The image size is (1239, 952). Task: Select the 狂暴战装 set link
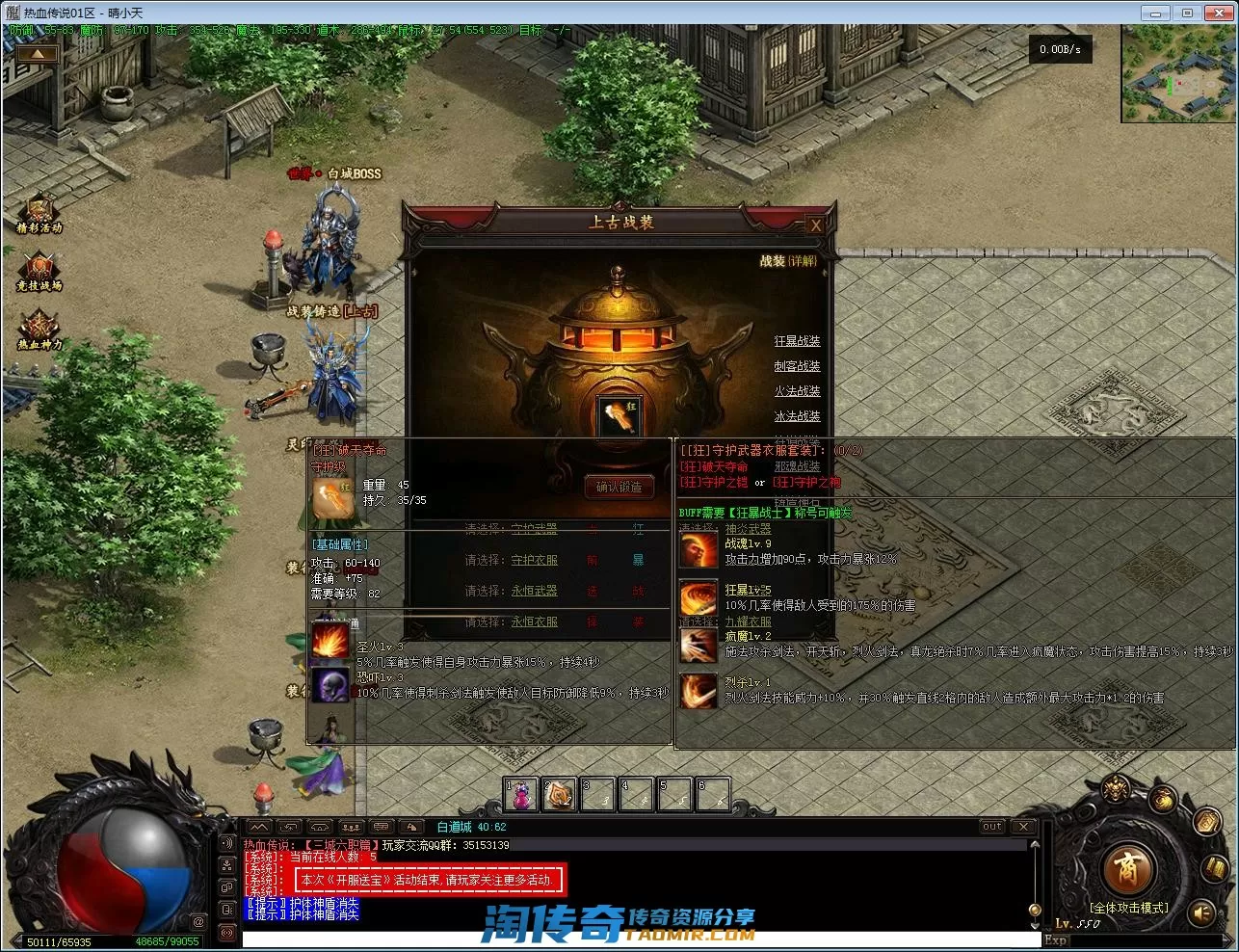point(797,341)
